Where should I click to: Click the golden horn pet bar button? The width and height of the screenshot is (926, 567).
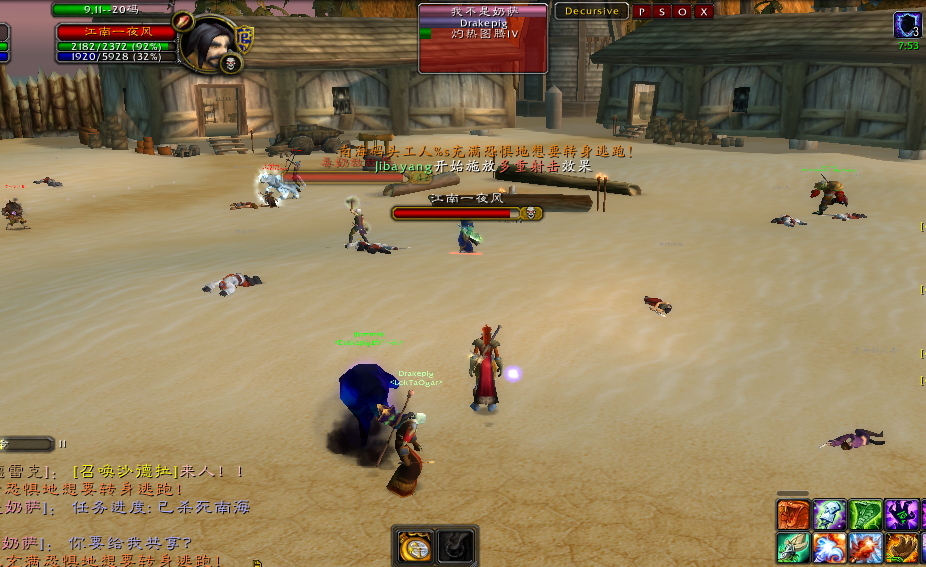(415, 546)
